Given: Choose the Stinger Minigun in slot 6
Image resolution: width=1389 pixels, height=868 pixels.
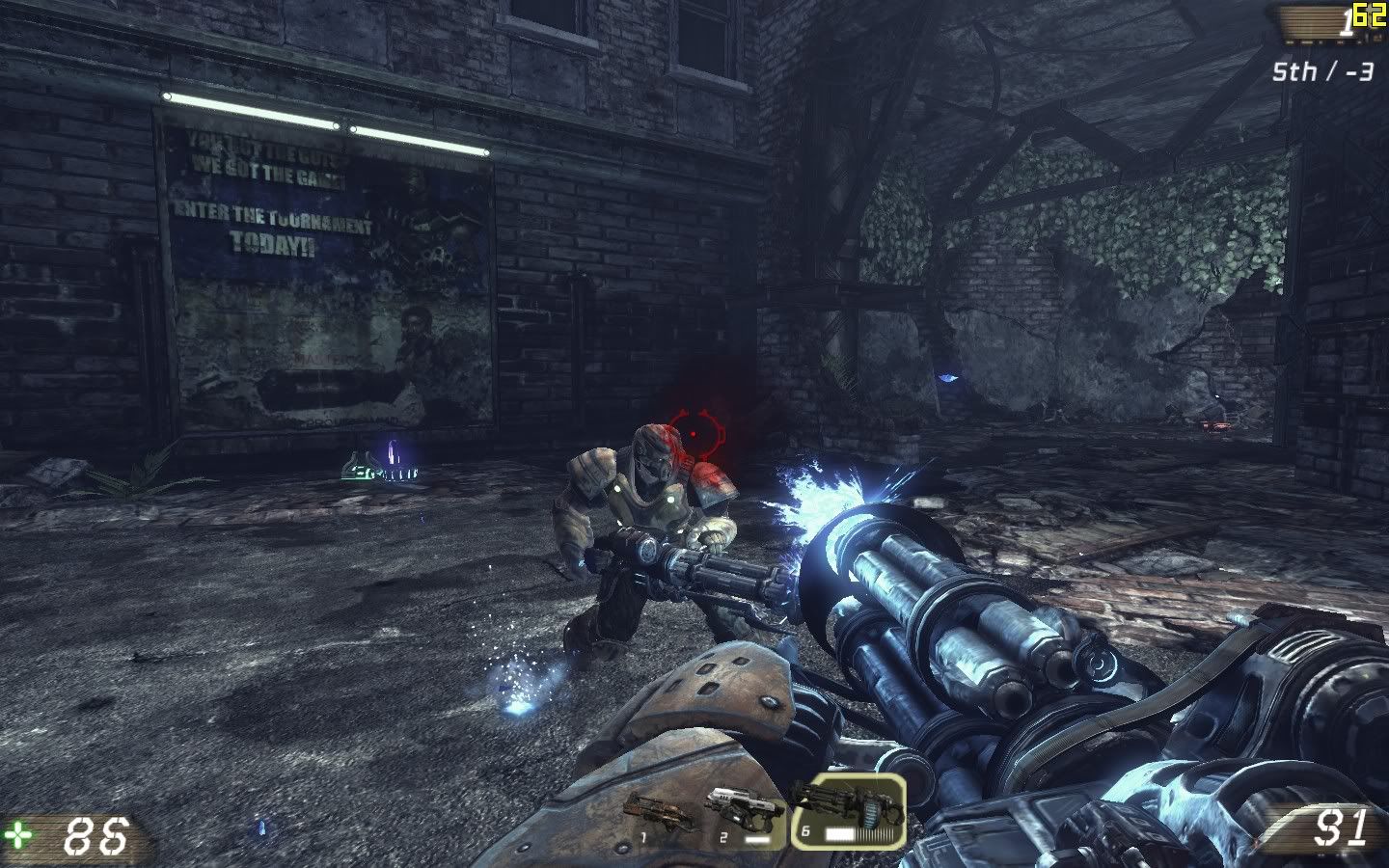Looking at the screenshot, I should 848,810.
